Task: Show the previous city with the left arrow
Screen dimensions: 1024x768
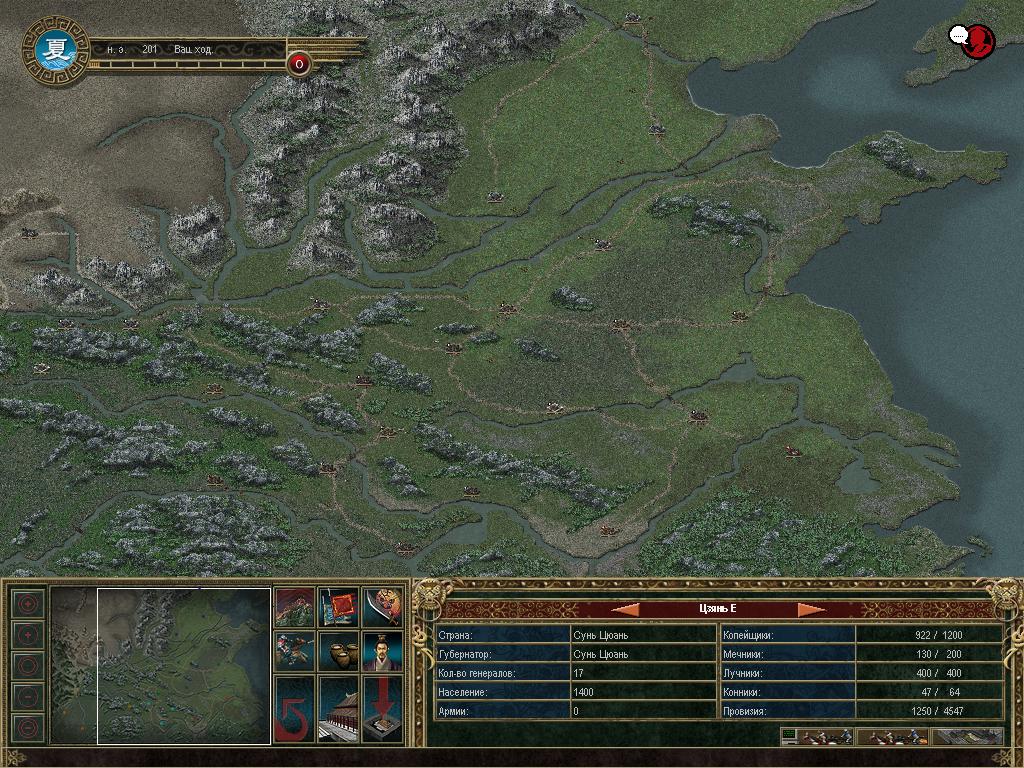Action: pos(625,609)
